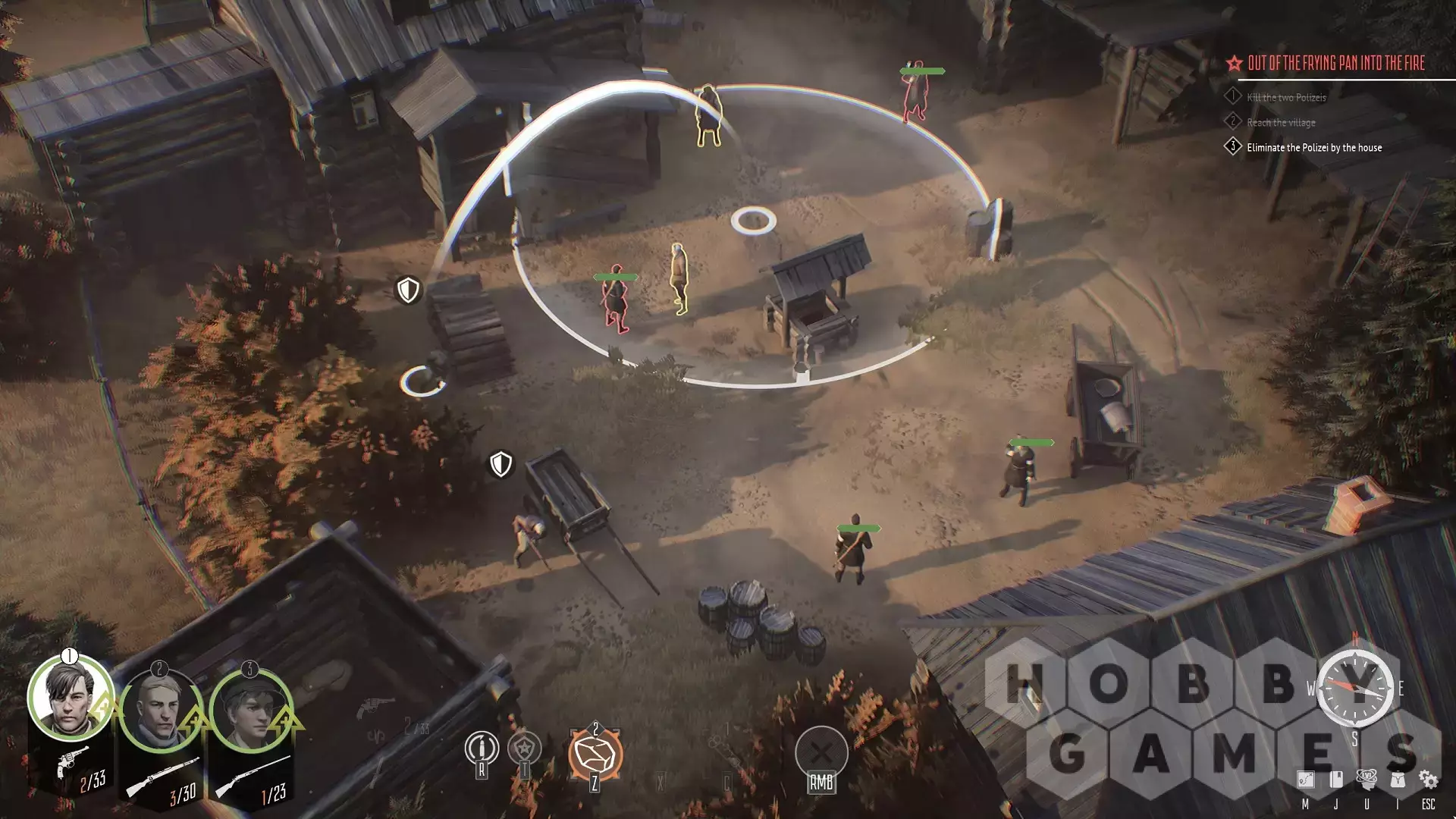Open the character level-up skills icon

[1367, 779]
